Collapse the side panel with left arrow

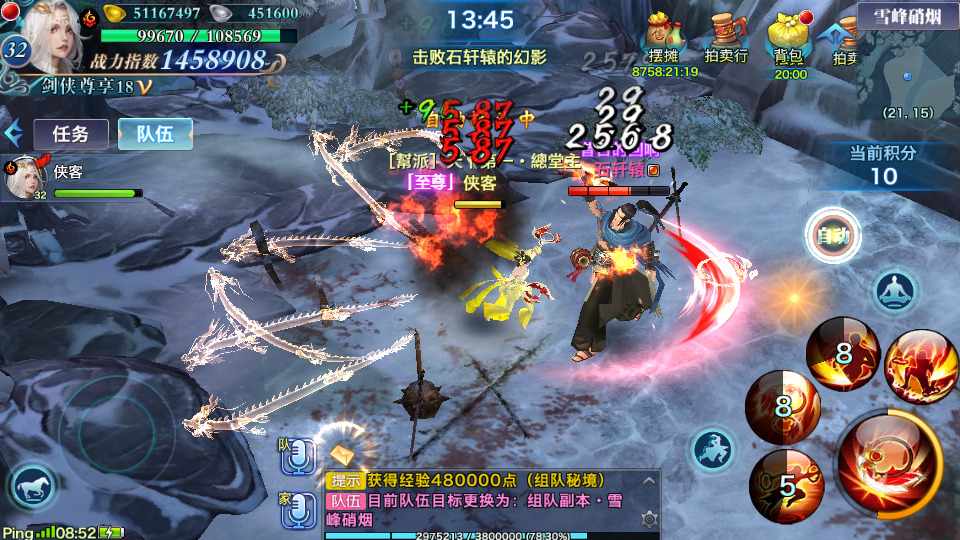click(14, 133)
